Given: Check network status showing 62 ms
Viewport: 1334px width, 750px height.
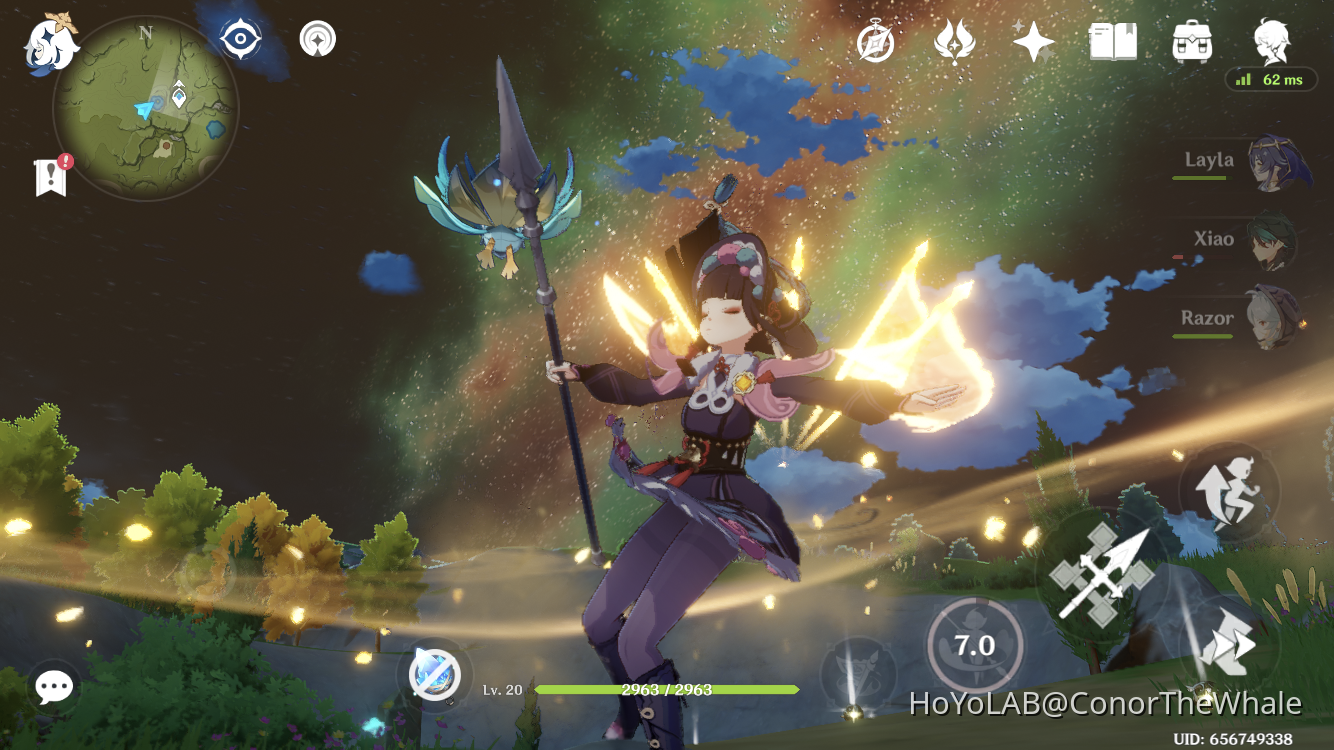Looking at the screenshot, I should 1271,80.
